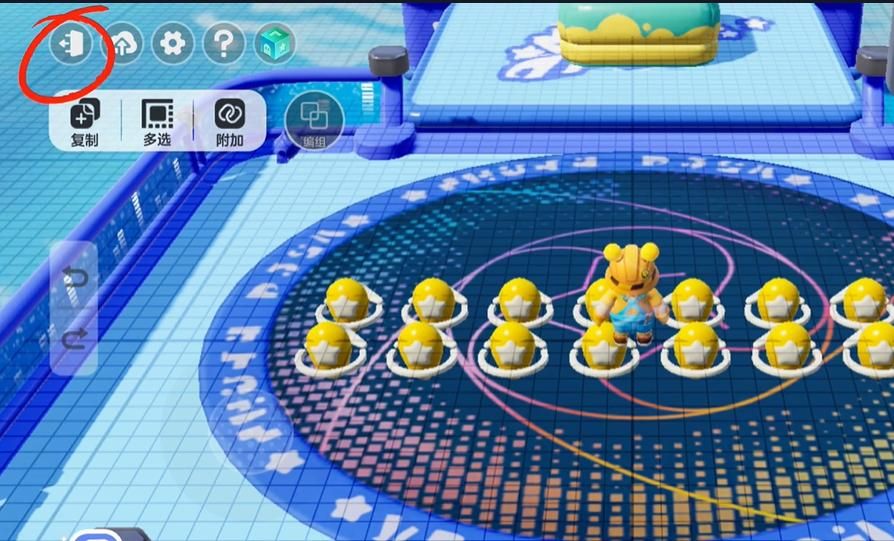Screen dimensions: 894x541
Task: Open the gear settings menu
Action: [173, 43]
